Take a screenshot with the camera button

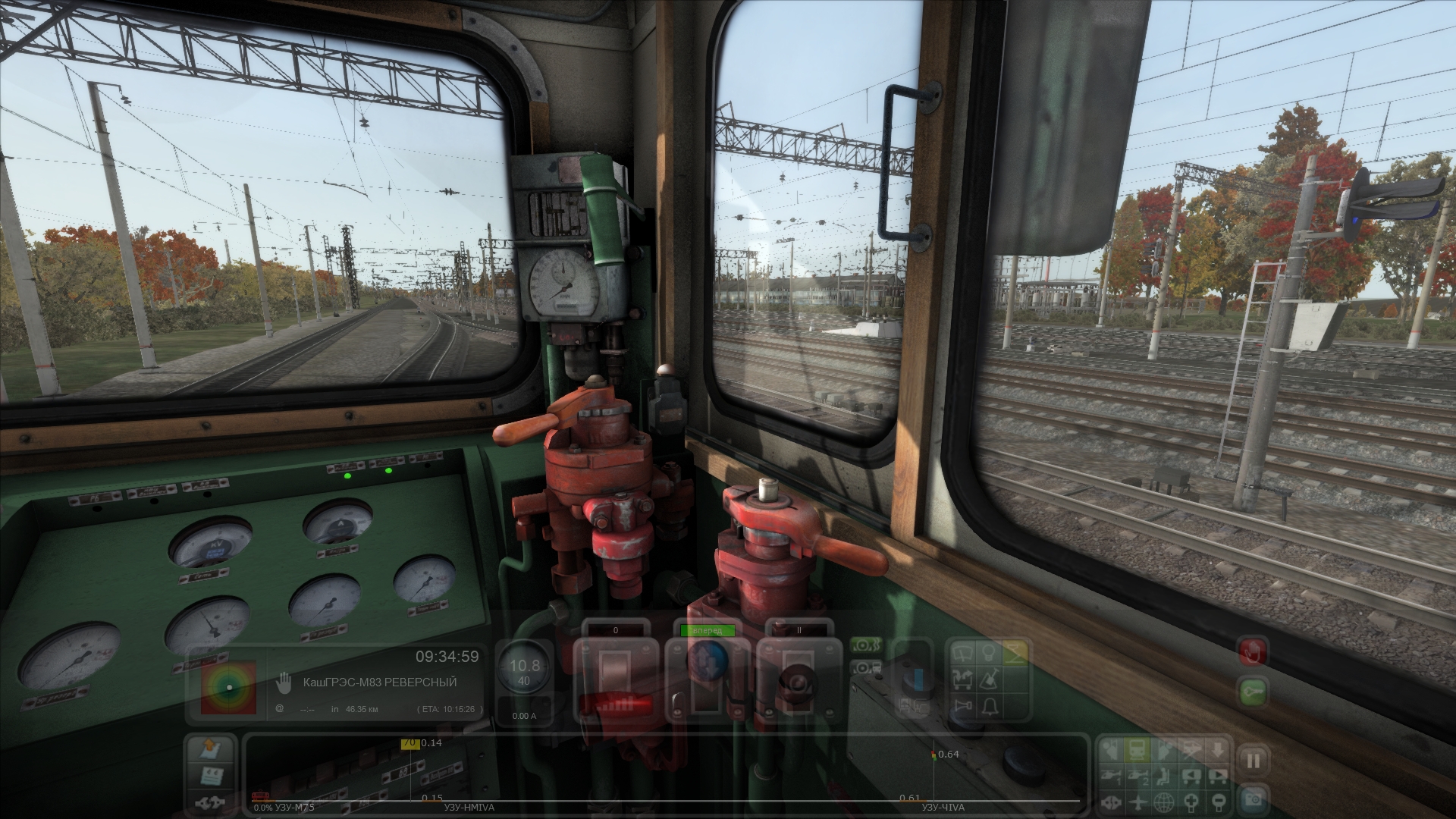point(1253,798)
